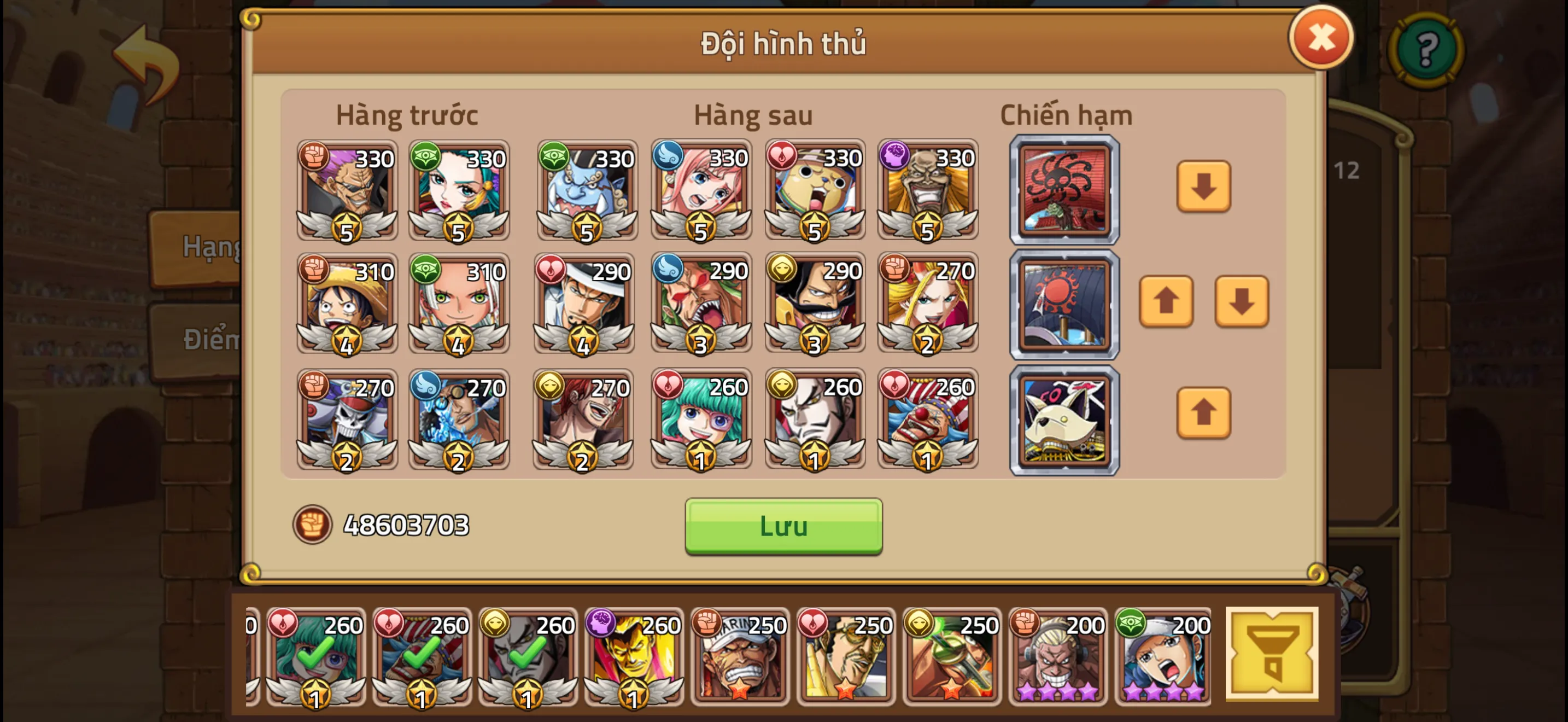Move the middle battleship up
The width and height of the screenshot is (1568, 722).
coord(1166,301)
